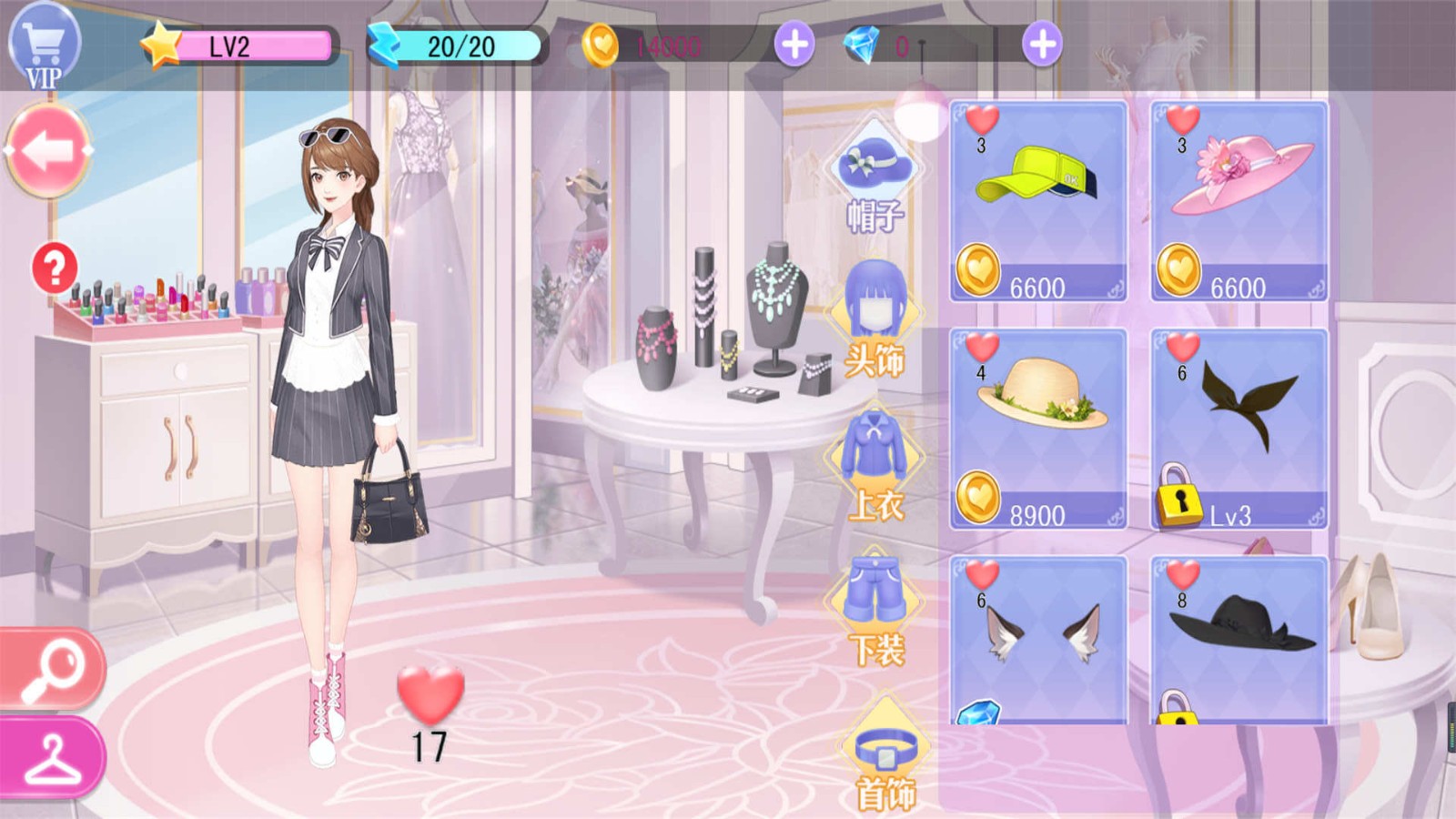Image resolution: width=1456 pixels, height=819 pixels.
Task: Switch to the 首饰 jewelry category
Action: coord(885,760)
